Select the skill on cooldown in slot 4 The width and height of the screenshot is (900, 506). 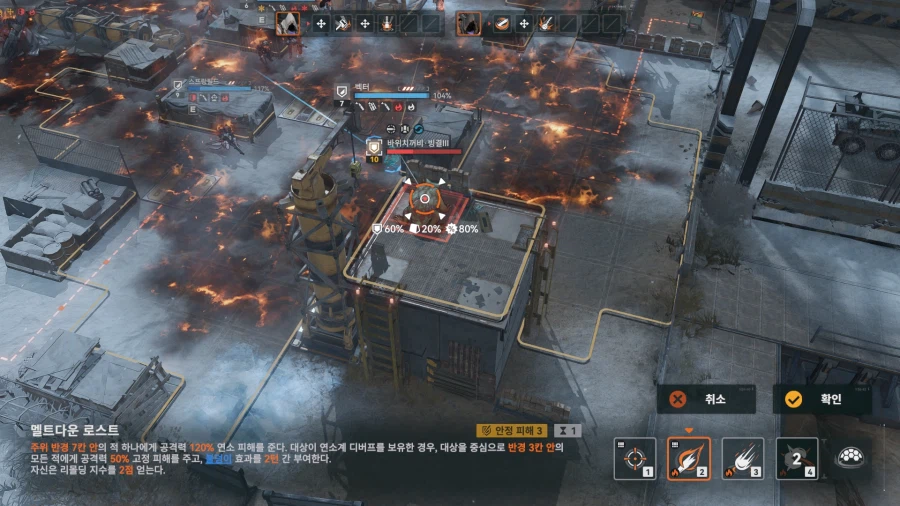(x=797, y=459)
